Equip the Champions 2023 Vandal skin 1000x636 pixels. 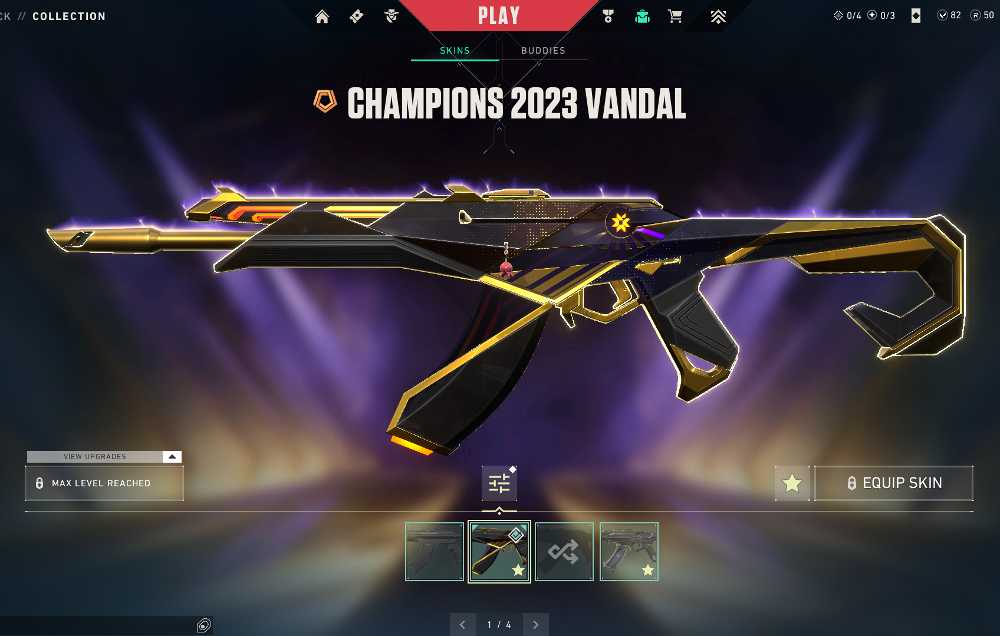point(893,483)
